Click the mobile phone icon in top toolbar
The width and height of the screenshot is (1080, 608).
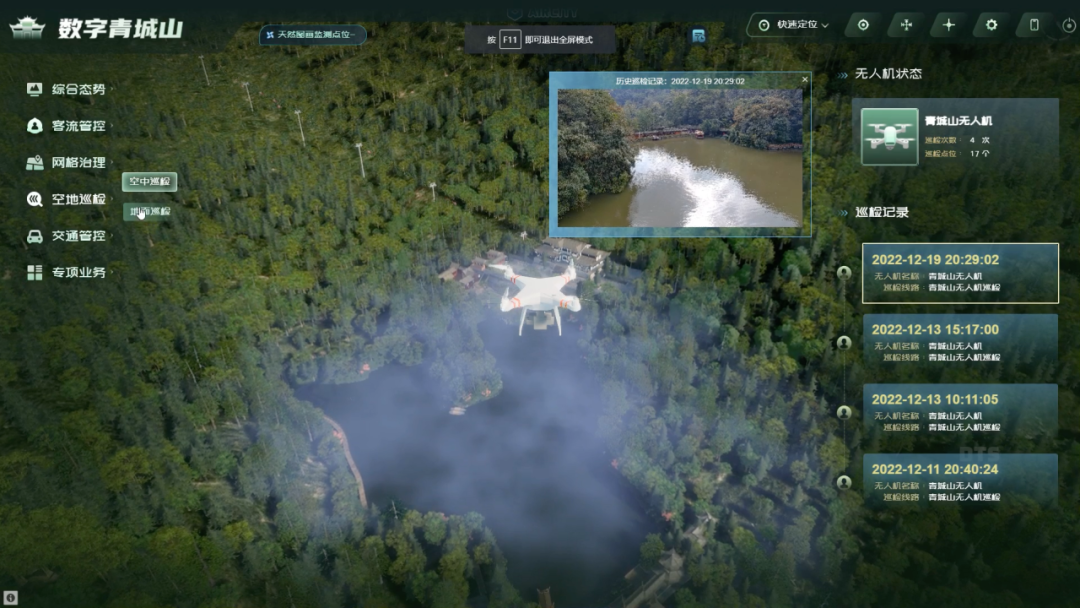(x=1034, y=25)
